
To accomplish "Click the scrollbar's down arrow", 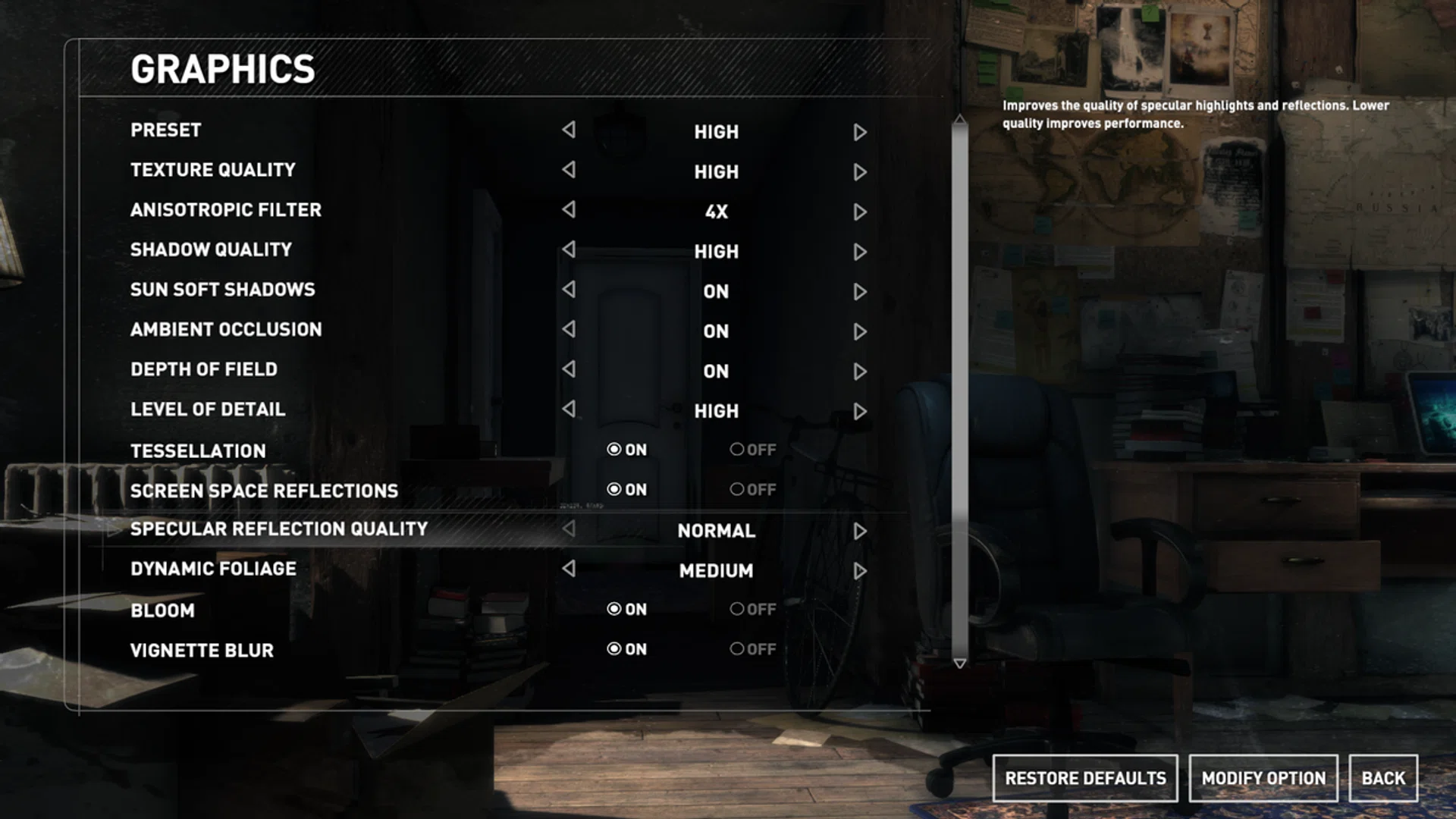I will pyautogui.click(x=959, y=664).
